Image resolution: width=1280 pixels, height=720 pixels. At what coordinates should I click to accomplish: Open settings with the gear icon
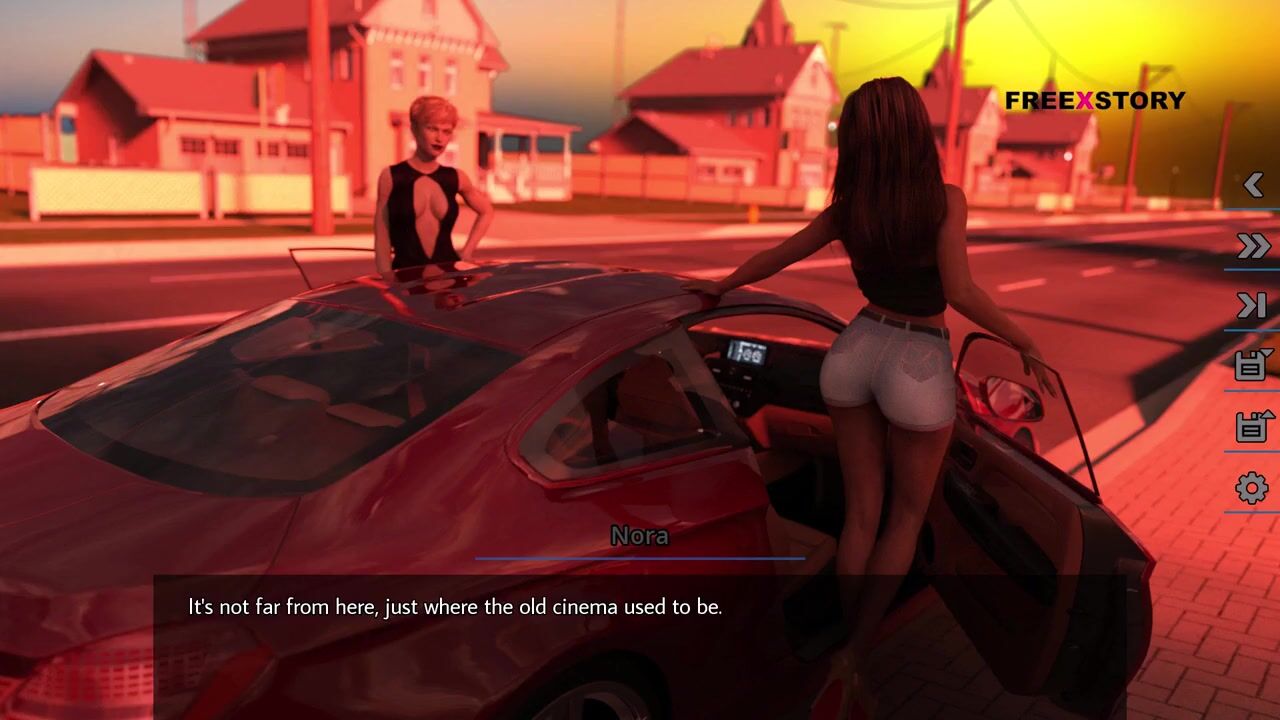[x=1252, y=488]
